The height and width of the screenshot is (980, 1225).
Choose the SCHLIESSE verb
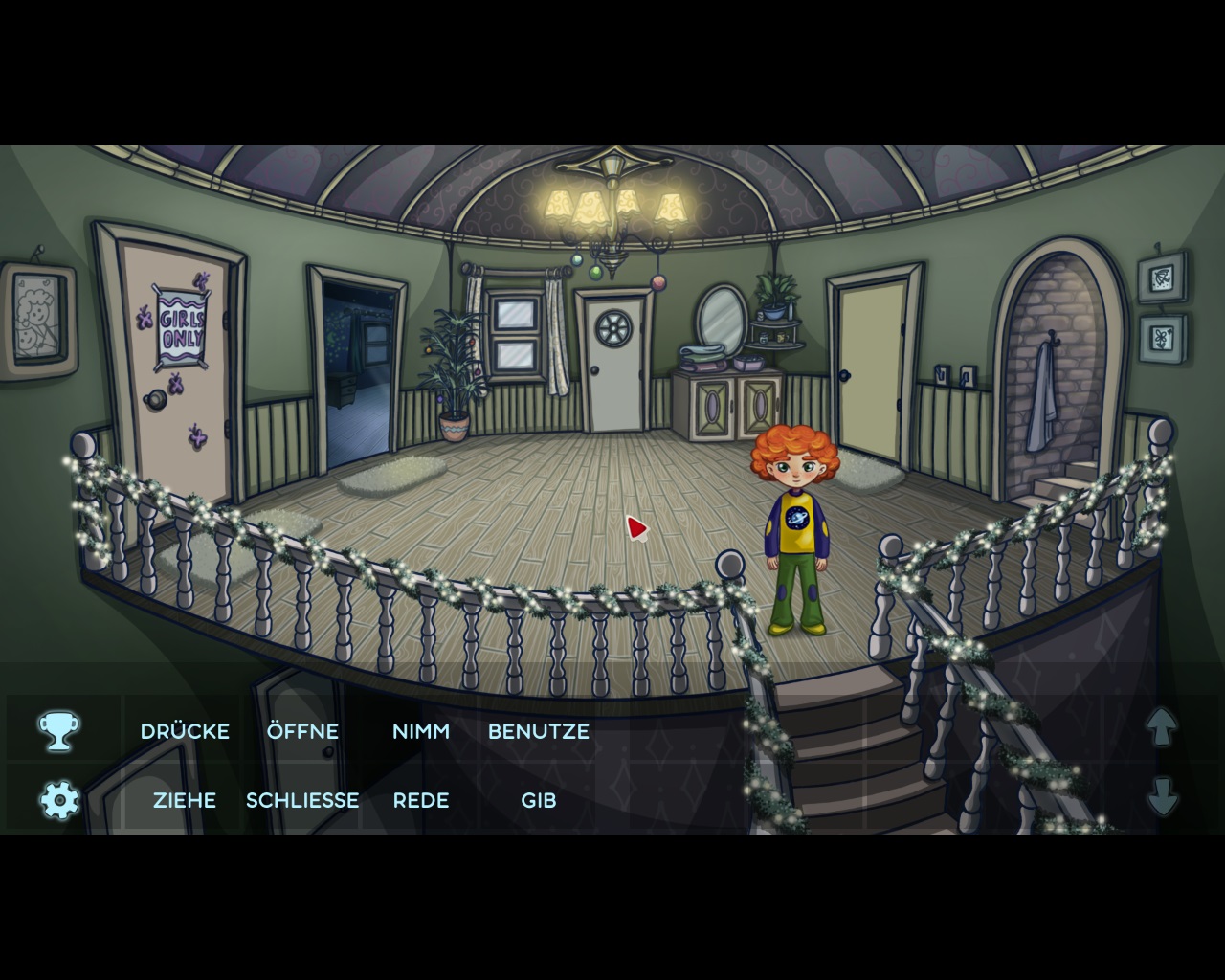302,800
